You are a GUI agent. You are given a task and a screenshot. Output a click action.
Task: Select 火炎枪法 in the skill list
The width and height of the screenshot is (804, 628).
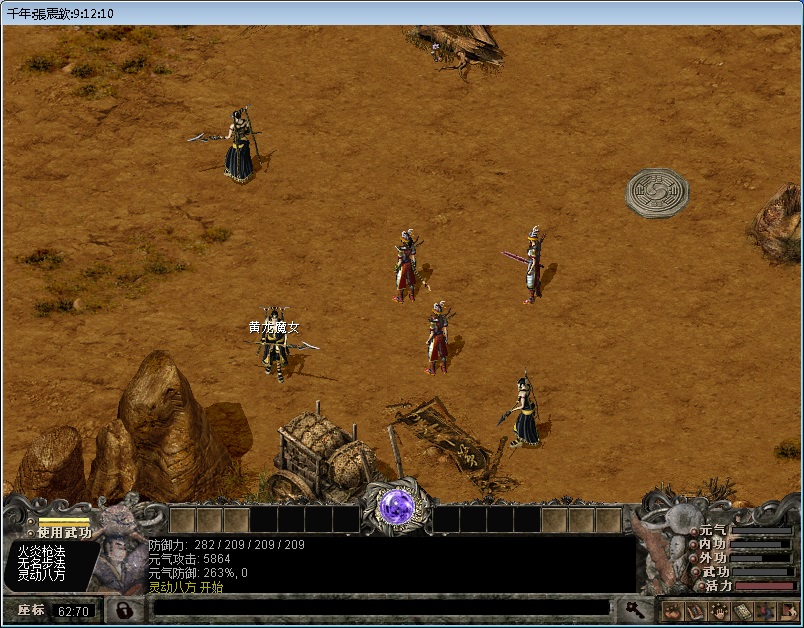click(41, 551)
